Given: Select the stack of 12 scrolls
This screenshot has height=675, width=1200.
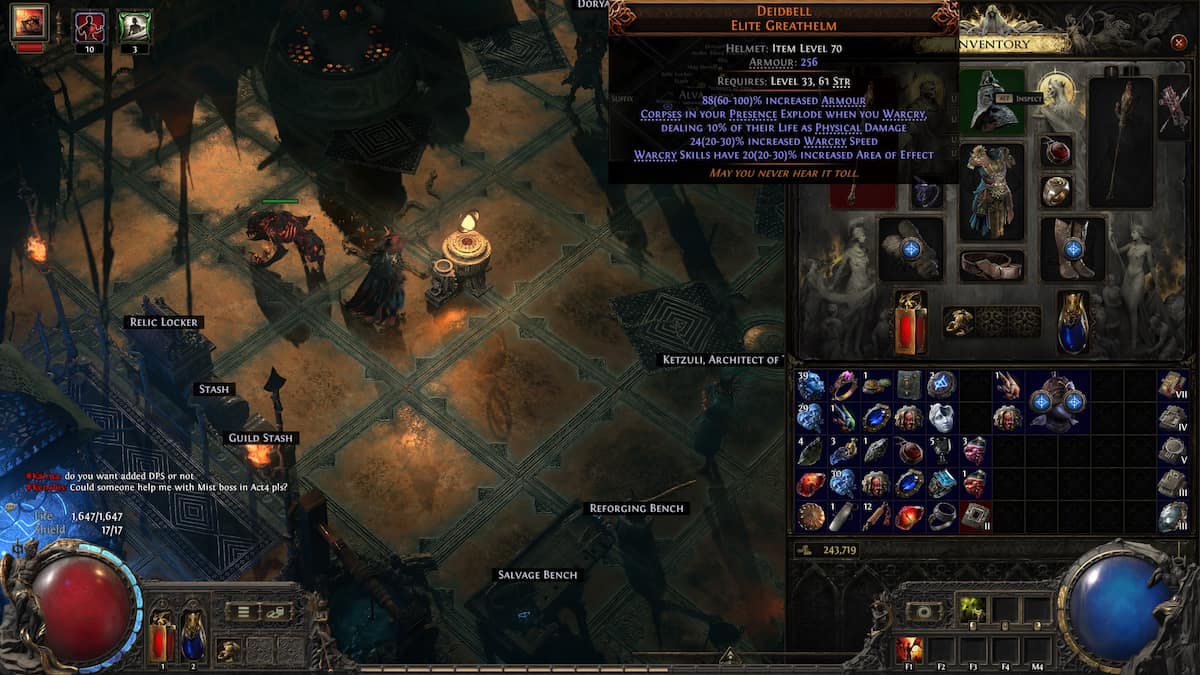Looking at the screenshot, I should pos(876,516).
